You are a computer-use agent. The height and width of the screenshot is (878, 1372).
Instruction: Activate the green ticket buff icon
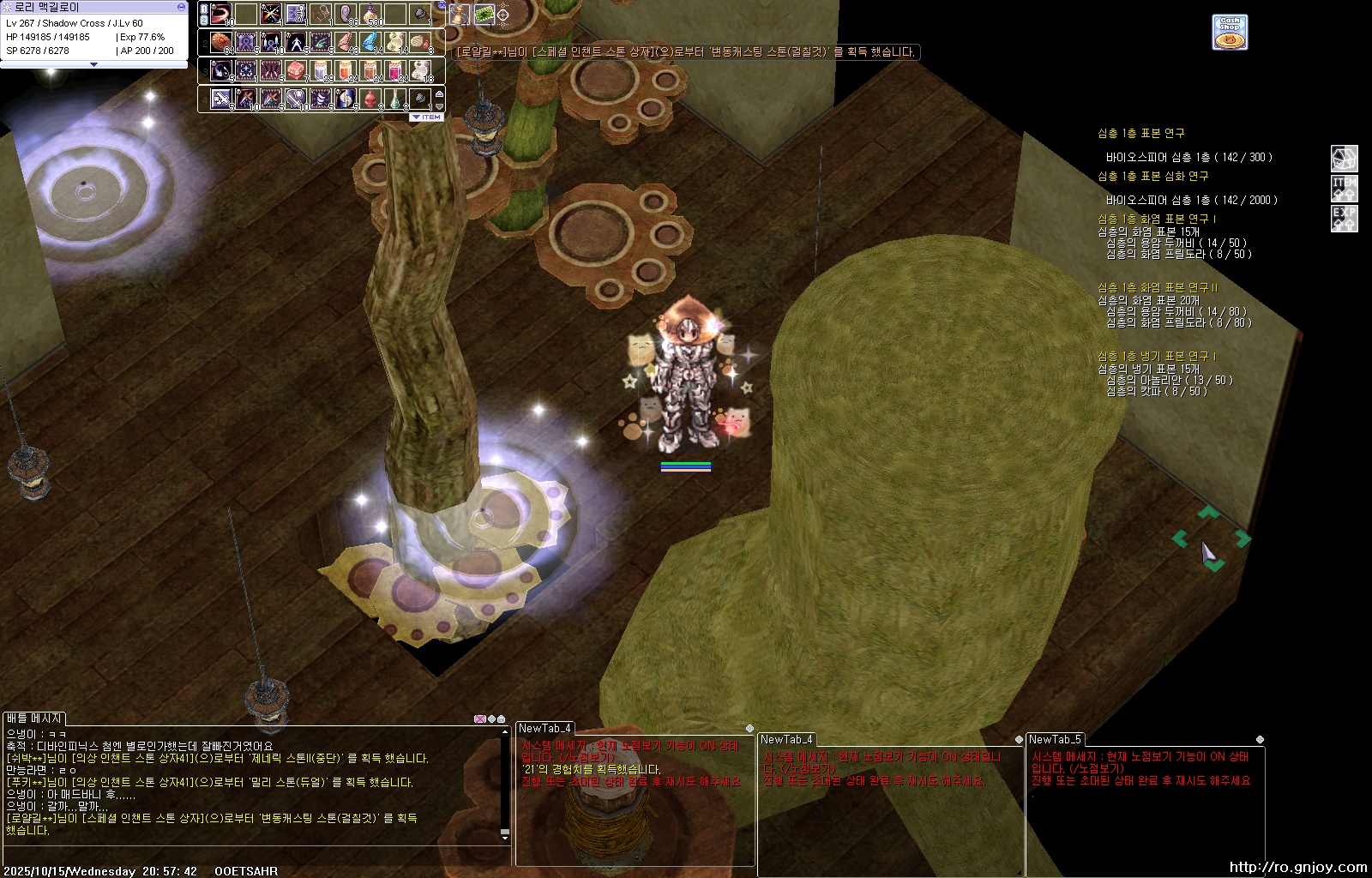pyautogui.click(x=484, y=15)
